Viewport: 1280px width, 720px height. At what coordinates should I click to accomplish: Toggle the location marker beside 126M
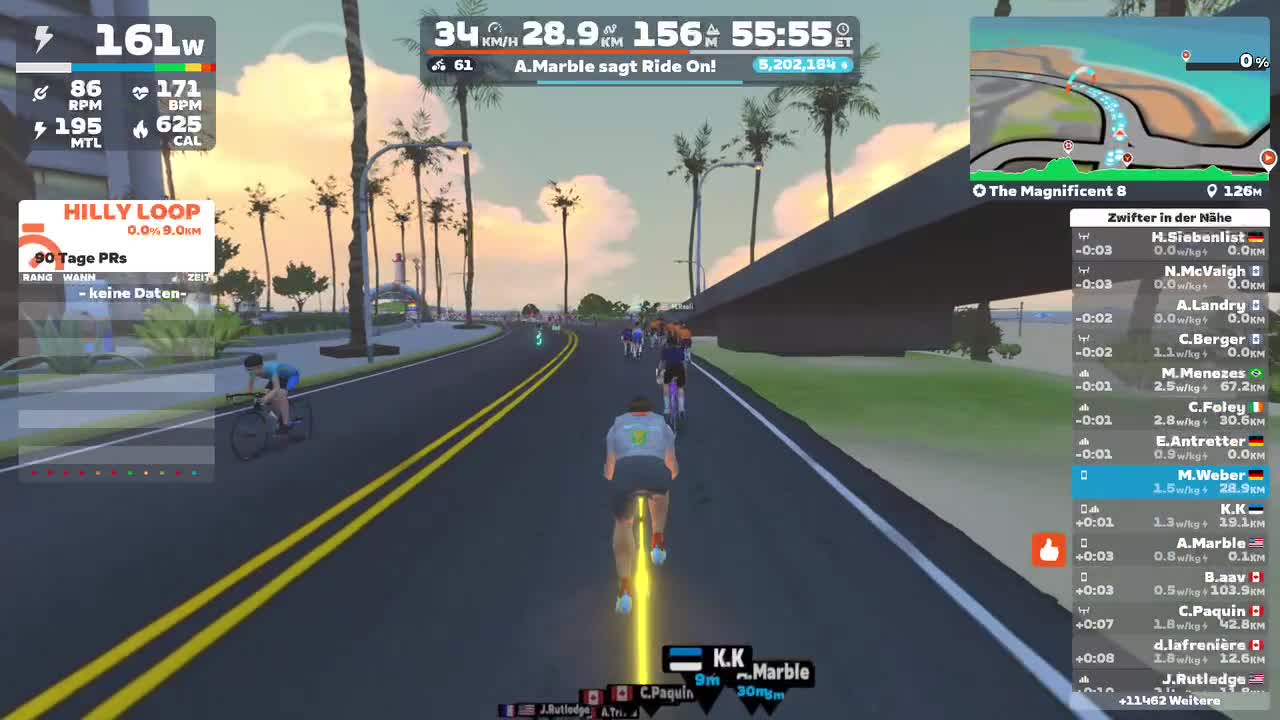click(x=1211, y=190)
